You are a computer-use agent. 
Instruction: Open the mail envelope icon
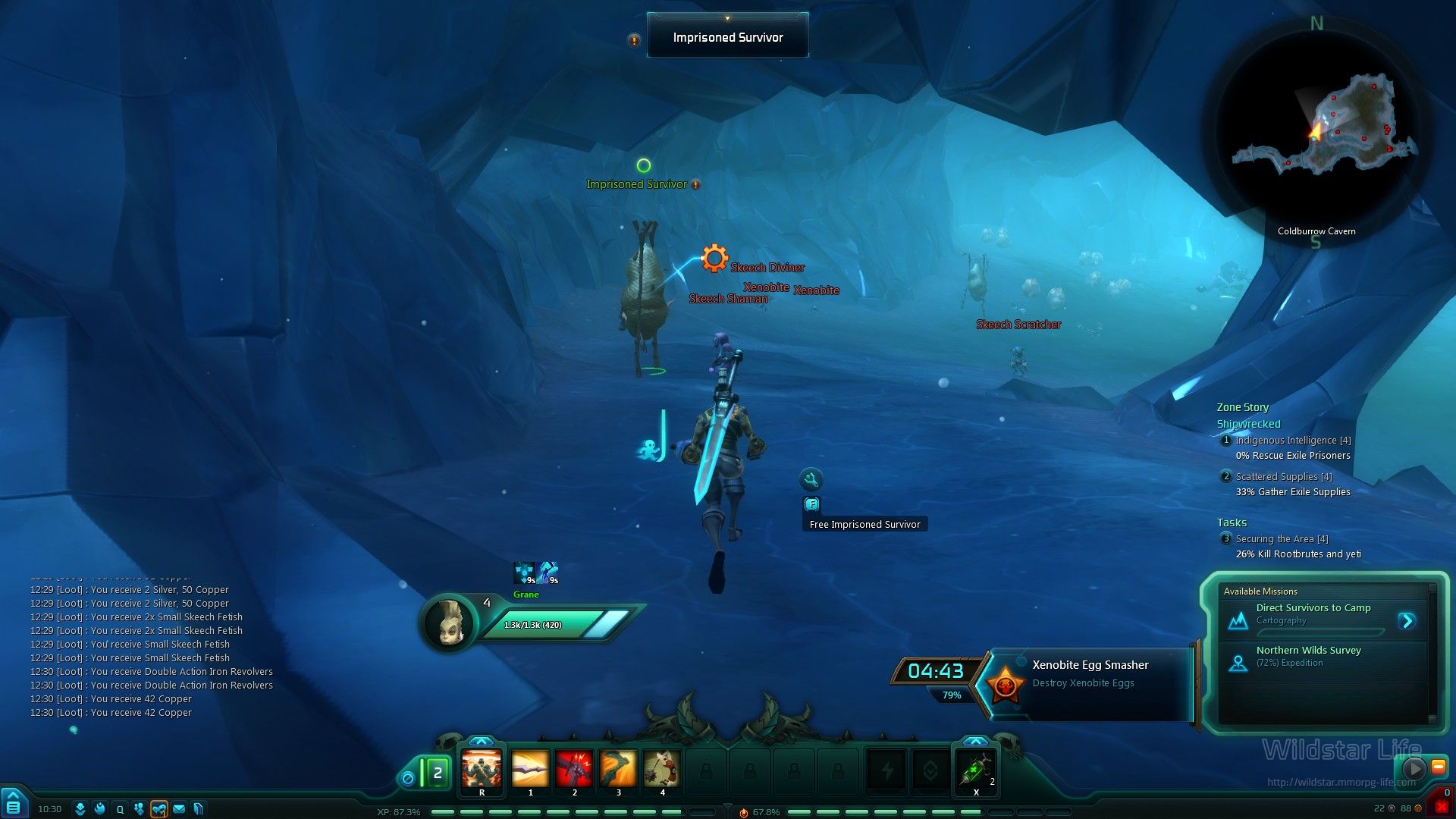pyautogui.click(x=179, y=809)
